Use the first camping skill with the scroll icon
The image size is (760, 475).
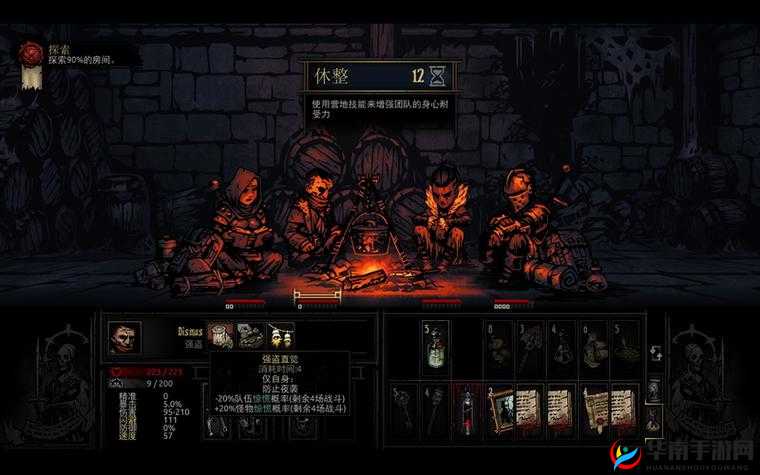click(x=222, y=336)
